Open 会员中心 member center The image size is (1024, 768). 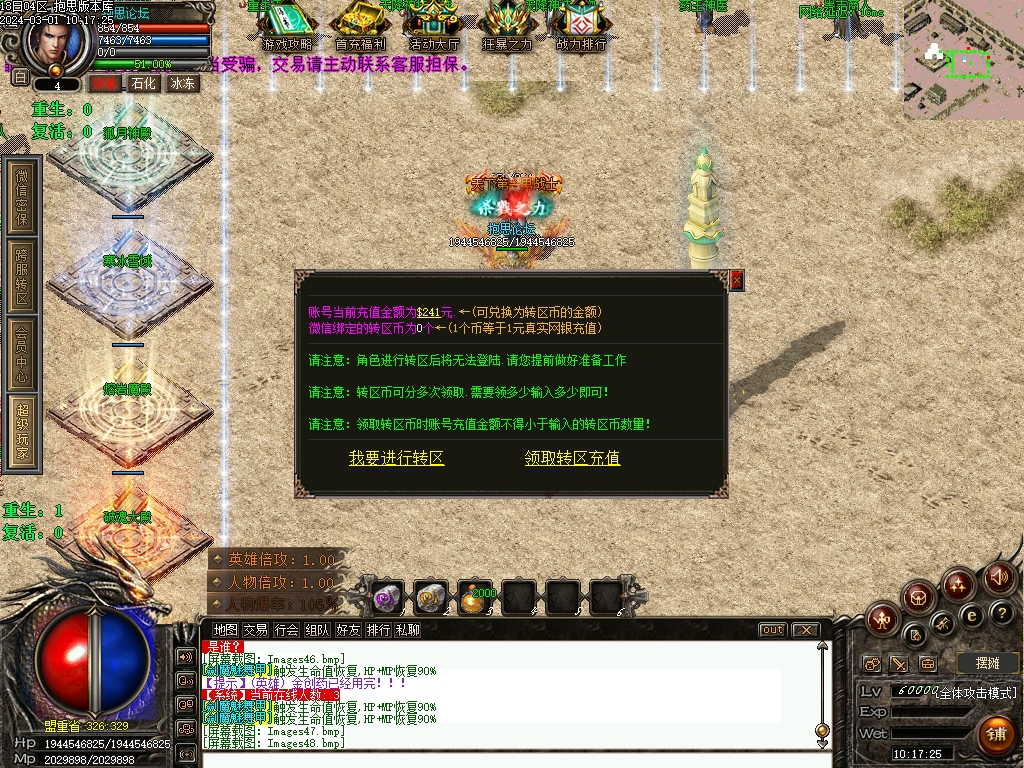click(22, 353)
